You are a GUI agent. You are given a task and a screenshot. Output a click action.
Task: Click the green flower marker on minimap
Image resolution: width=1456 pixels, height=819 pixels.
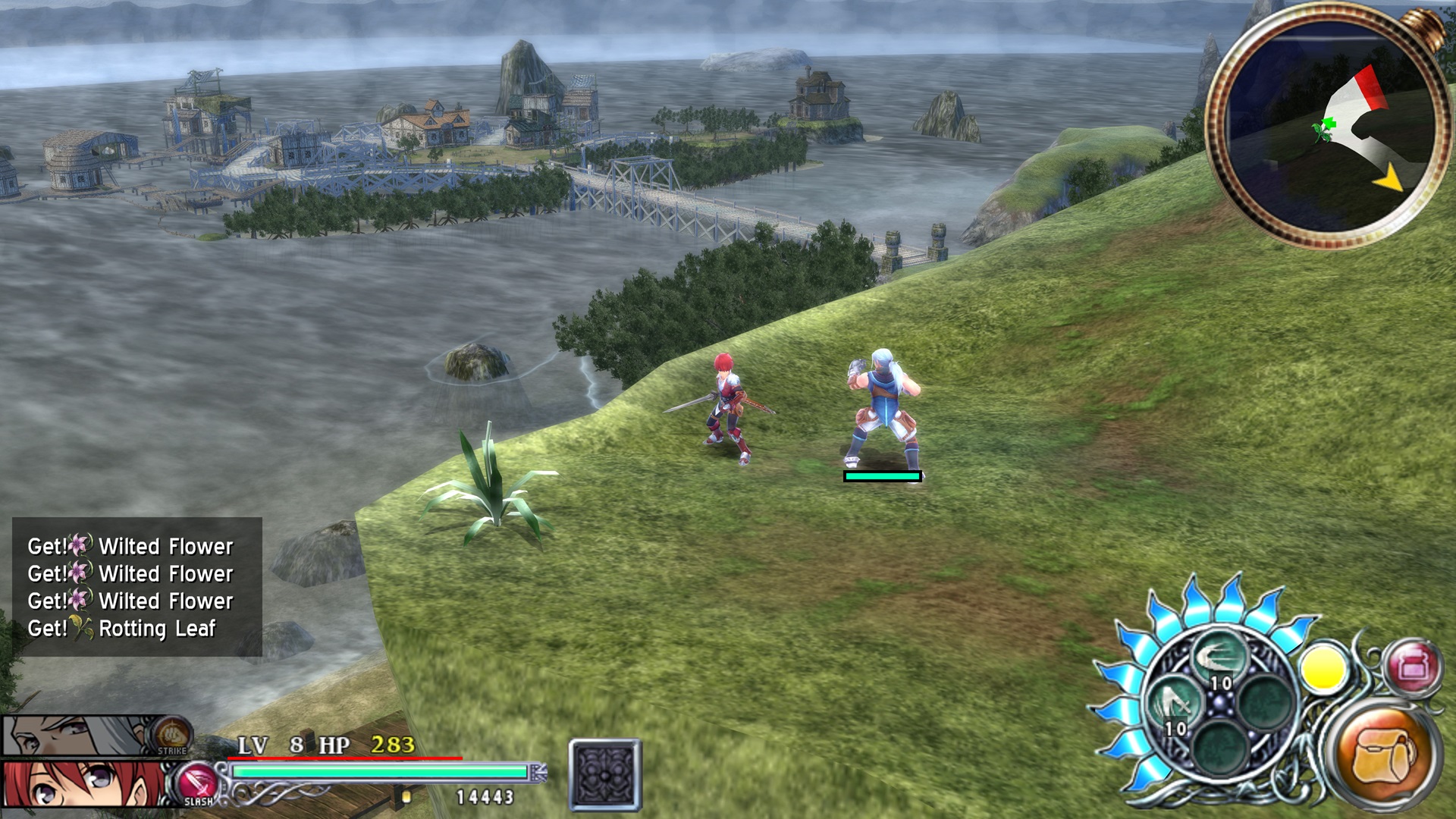pos(1324,129)
